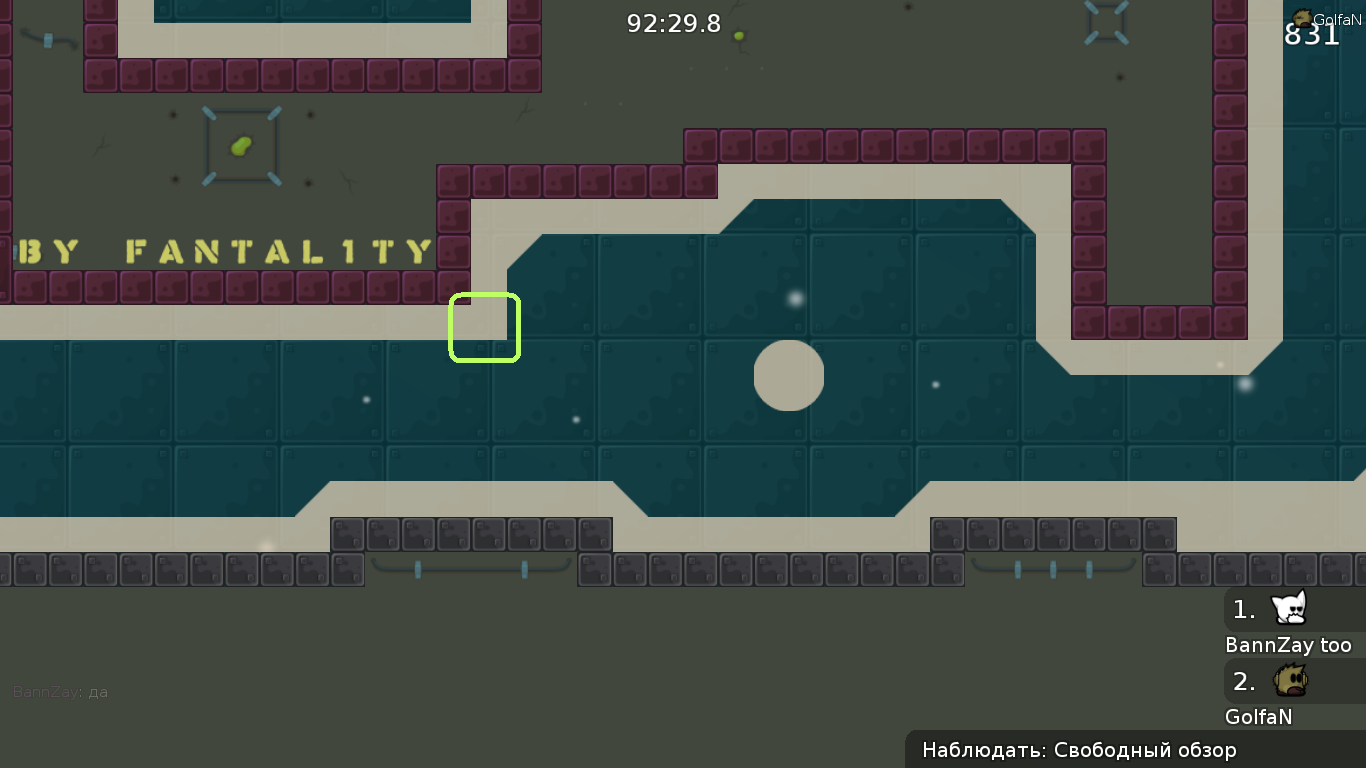
Task: Click the race timer showing 92:29.8
Action: [x=674, y=23]
